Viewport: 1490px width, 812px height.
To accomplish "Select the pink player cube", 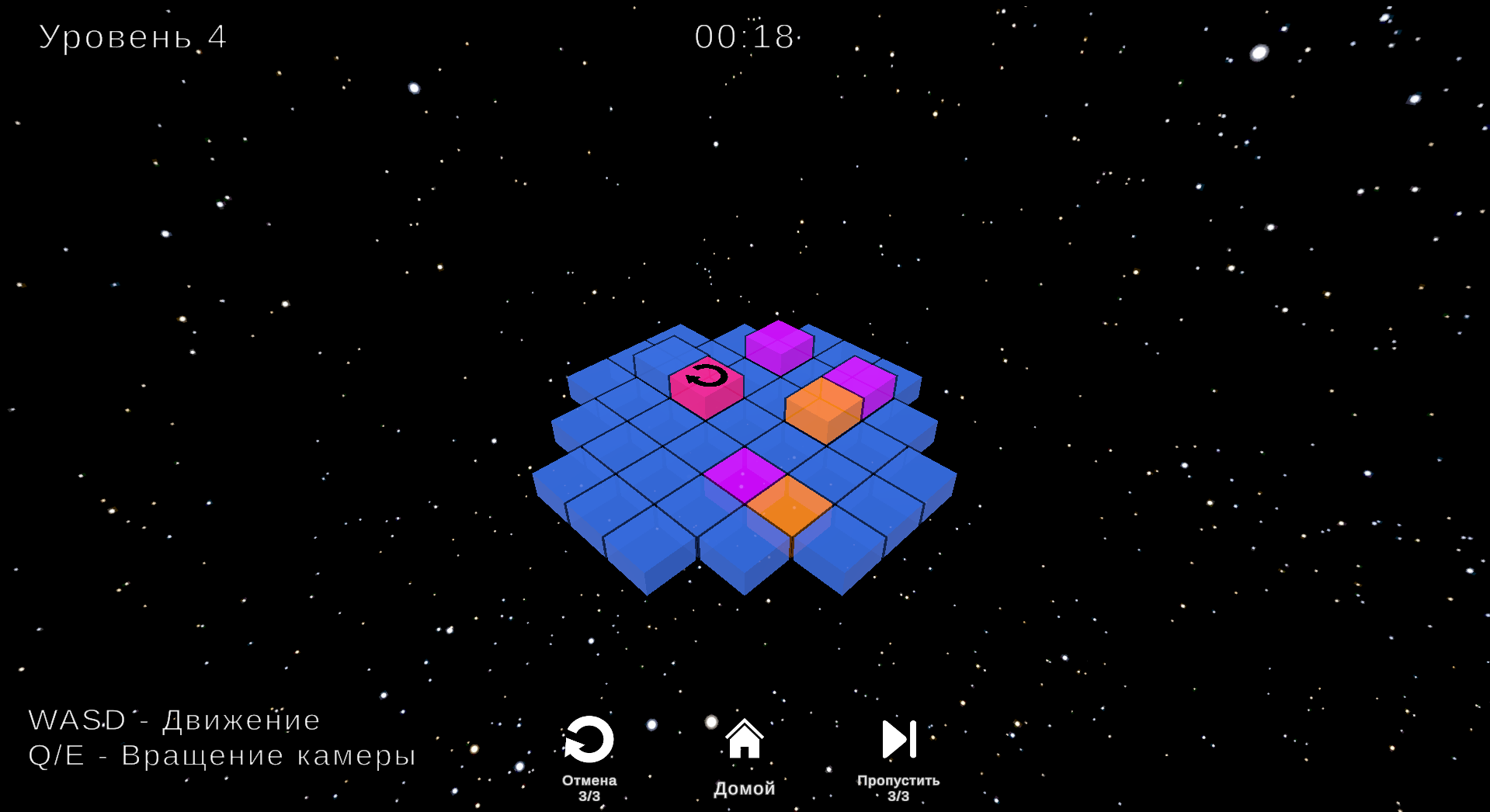I will point(707,388).
